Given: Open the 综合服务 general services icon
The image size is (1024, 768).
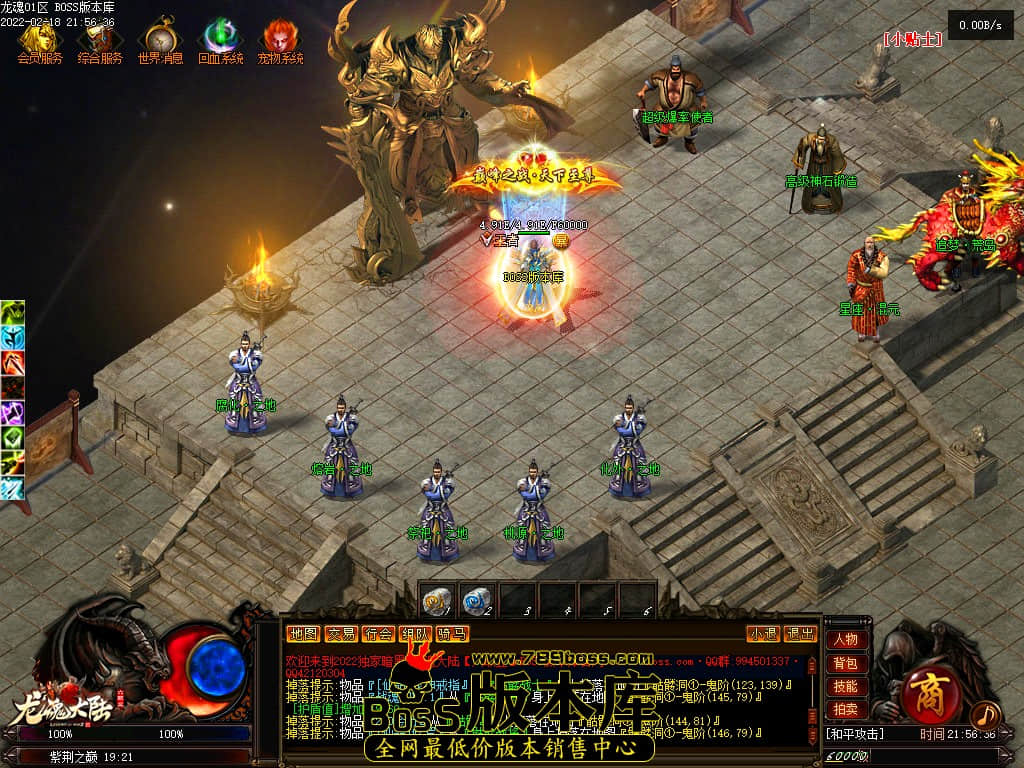Looking at the screenshot, I should click(100, 39).
